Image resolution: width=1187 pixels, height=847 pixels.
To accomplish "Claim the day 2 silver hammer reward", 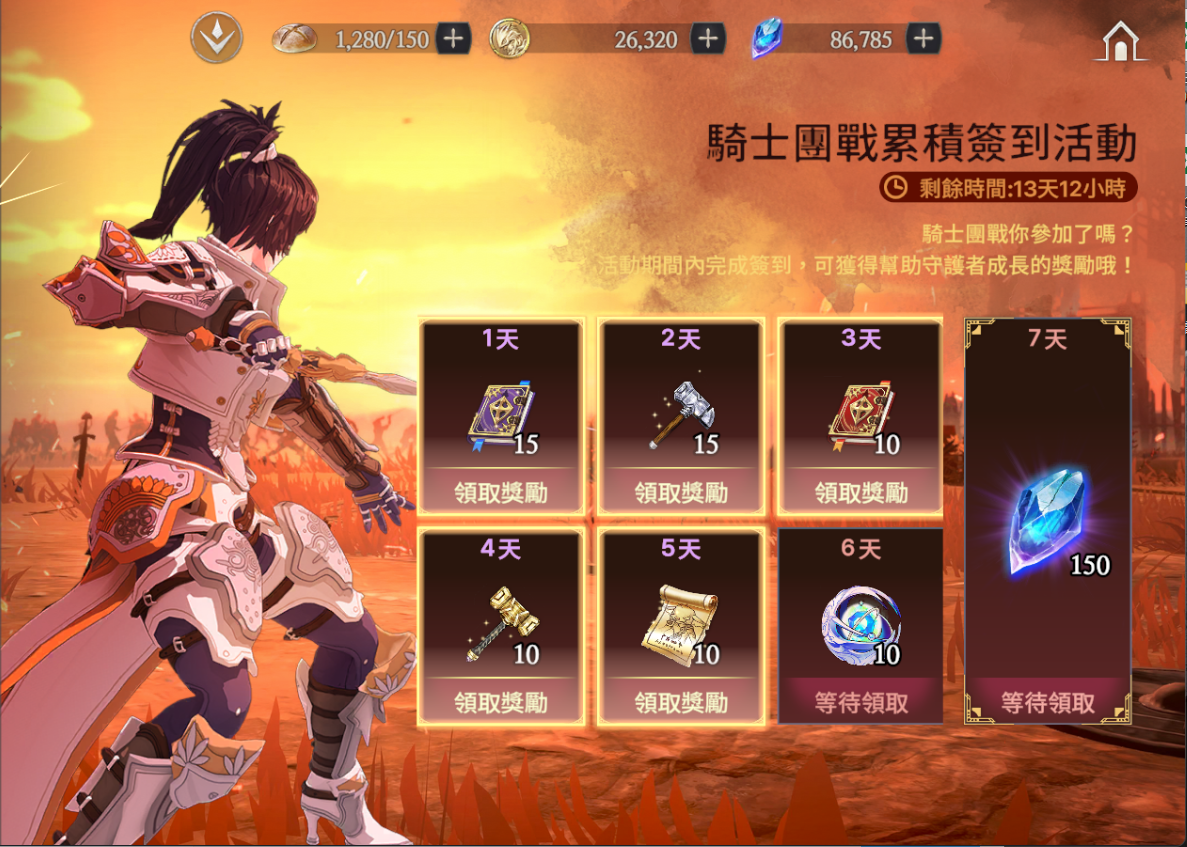I will point(681,492).
